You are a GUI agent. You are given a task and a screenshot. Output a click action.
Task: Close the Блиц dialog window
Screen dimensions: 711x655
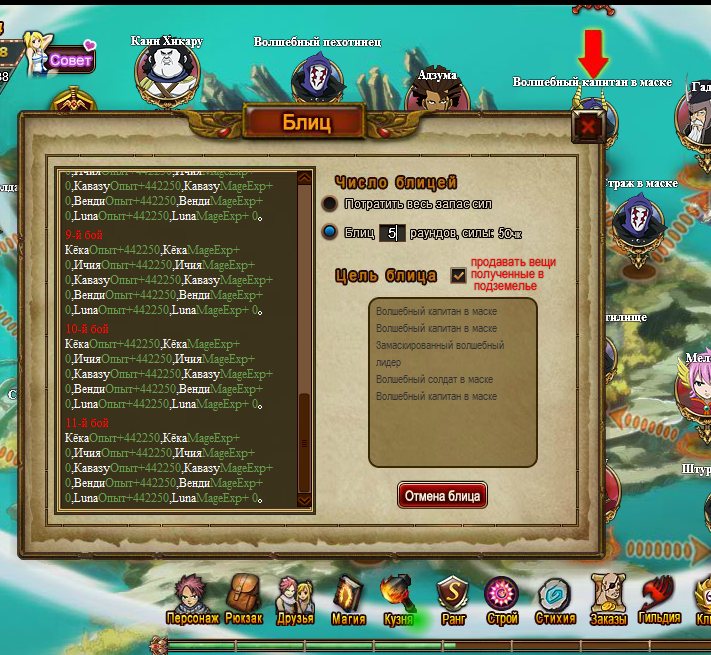point(588,127)
